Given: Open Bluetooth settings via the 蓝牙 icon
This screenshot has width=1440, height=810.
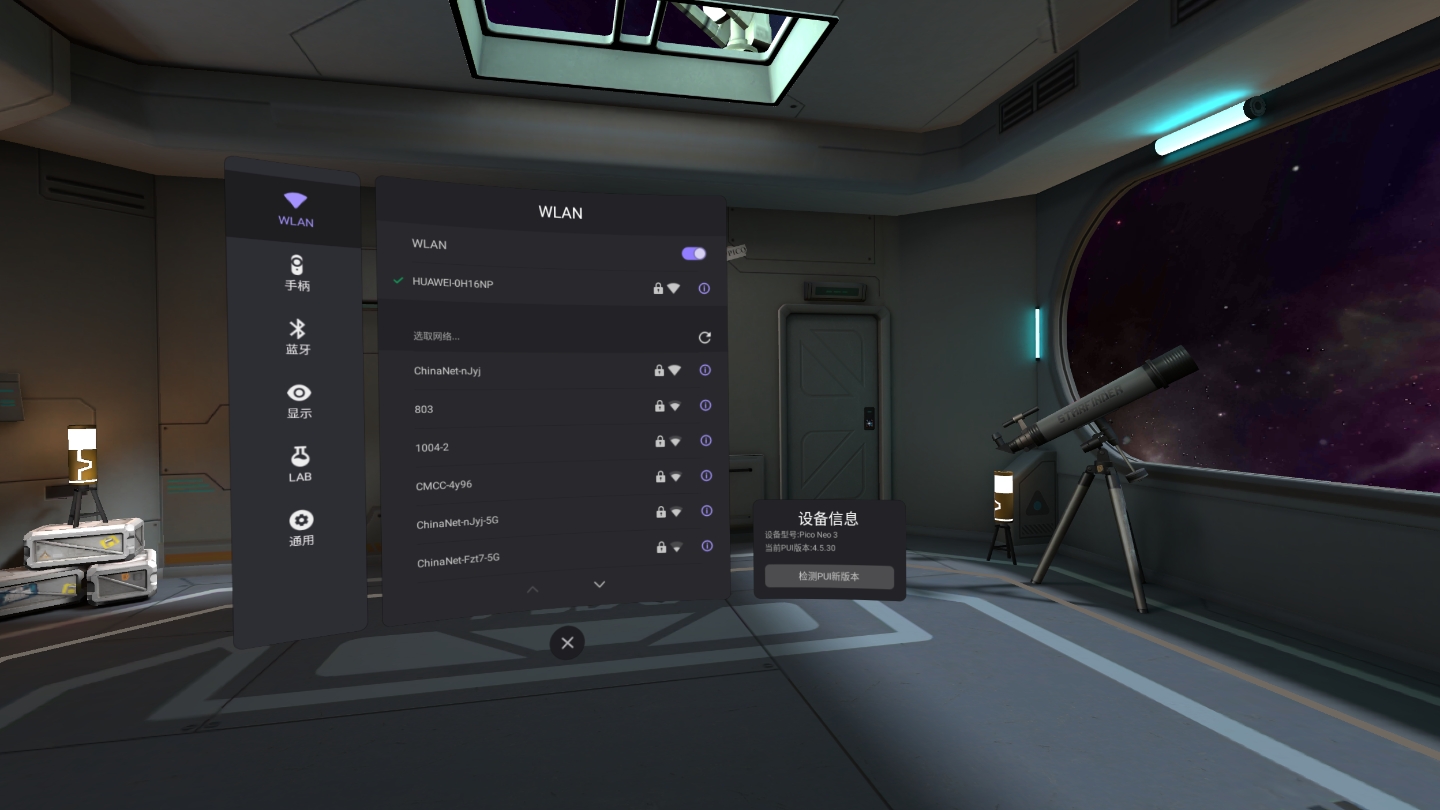Looking at the screenshot, I should pos(295,337).
